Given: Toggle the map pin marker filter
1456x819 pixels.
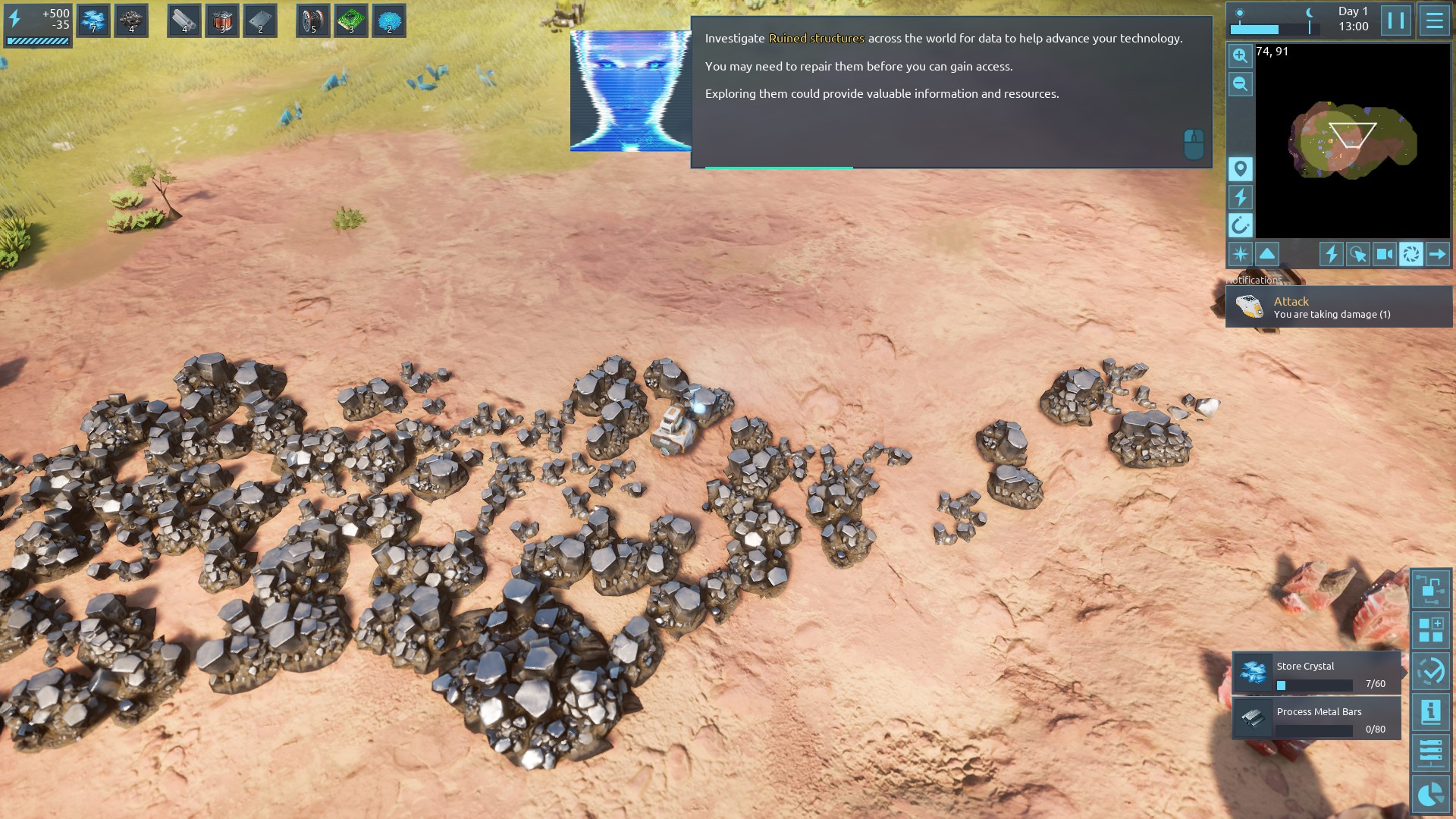Looking at the screenshot, I should (x=1240, y=168).
